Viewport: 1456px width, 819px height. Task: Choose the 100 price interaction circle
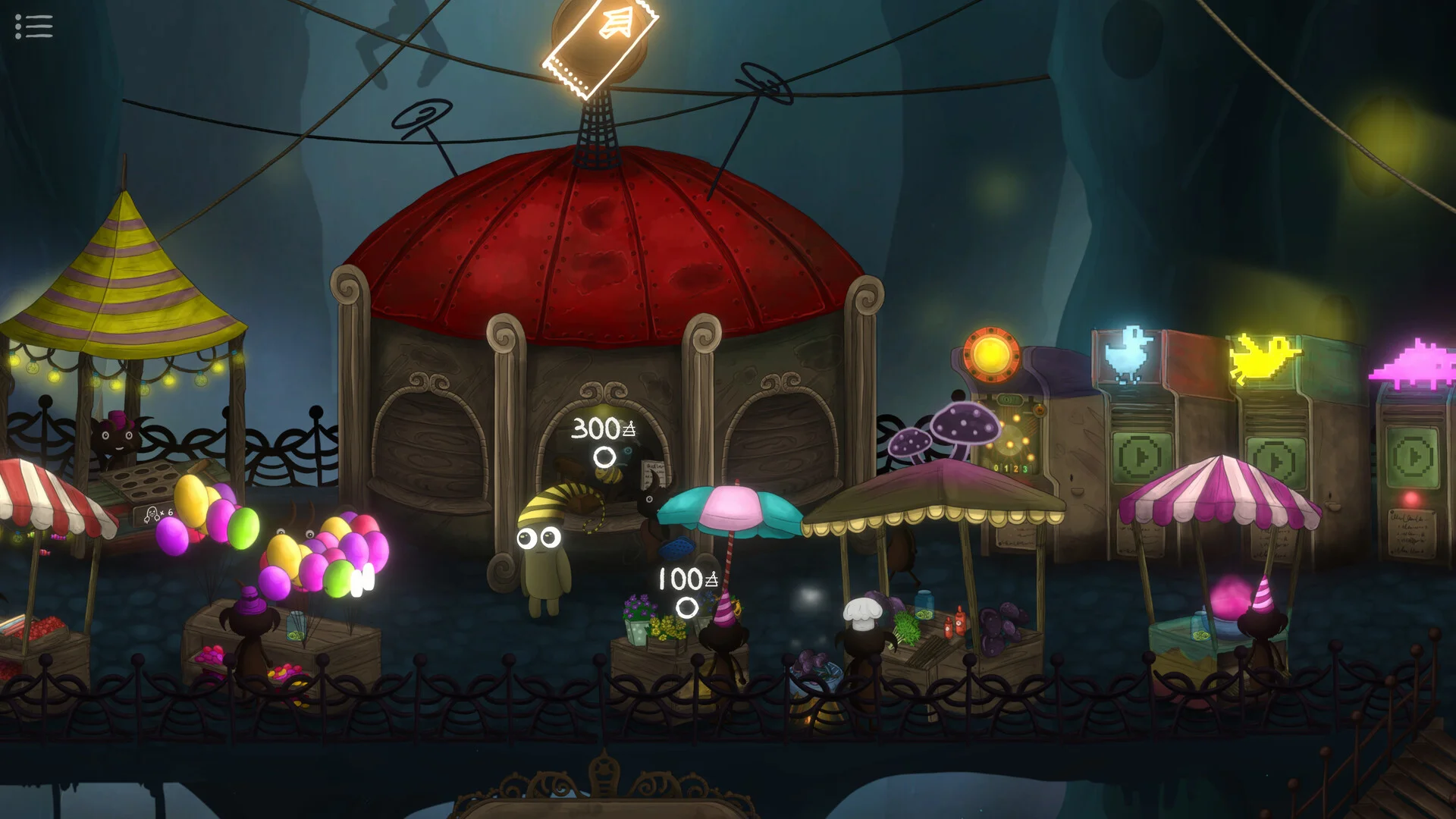click(687, 607)
